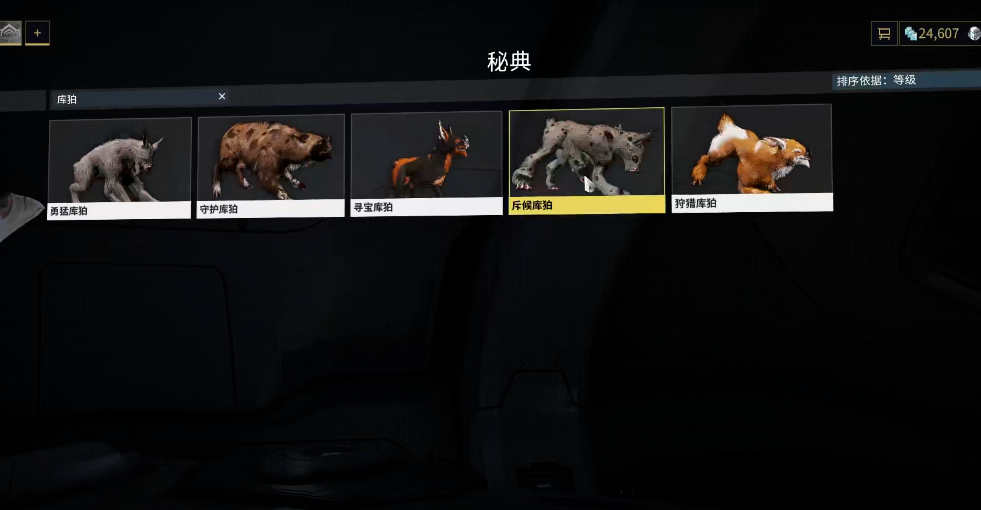Click into the 库狛 search field

[135, 99]
